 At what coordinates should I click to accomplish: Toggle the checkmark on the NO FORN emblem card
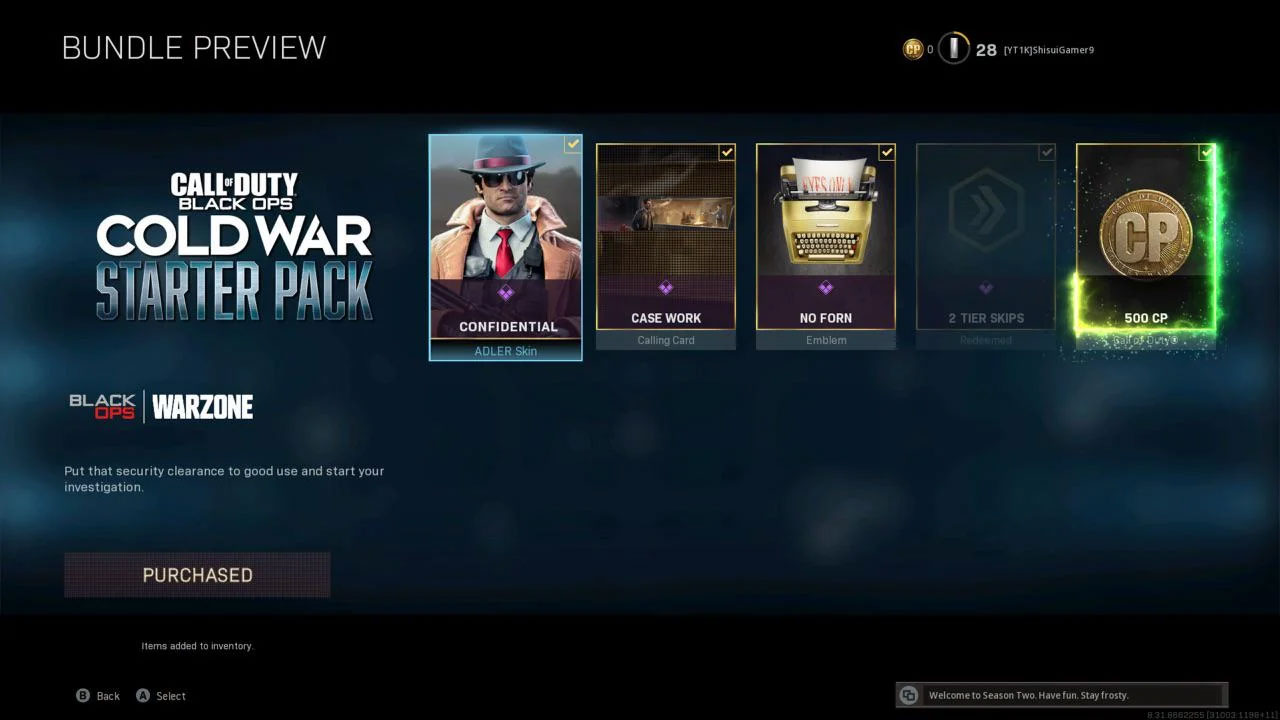(x=886, y=153)
